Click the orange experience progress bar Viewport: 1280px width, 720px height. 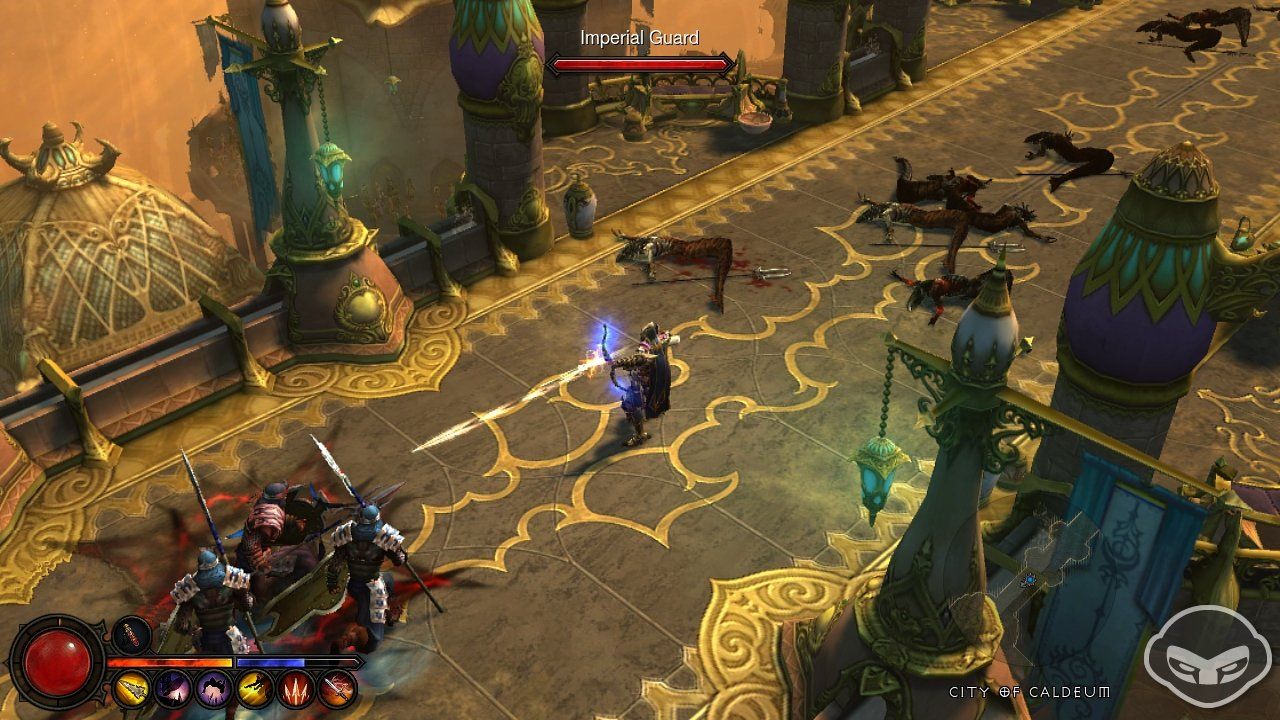pos(170,661)
